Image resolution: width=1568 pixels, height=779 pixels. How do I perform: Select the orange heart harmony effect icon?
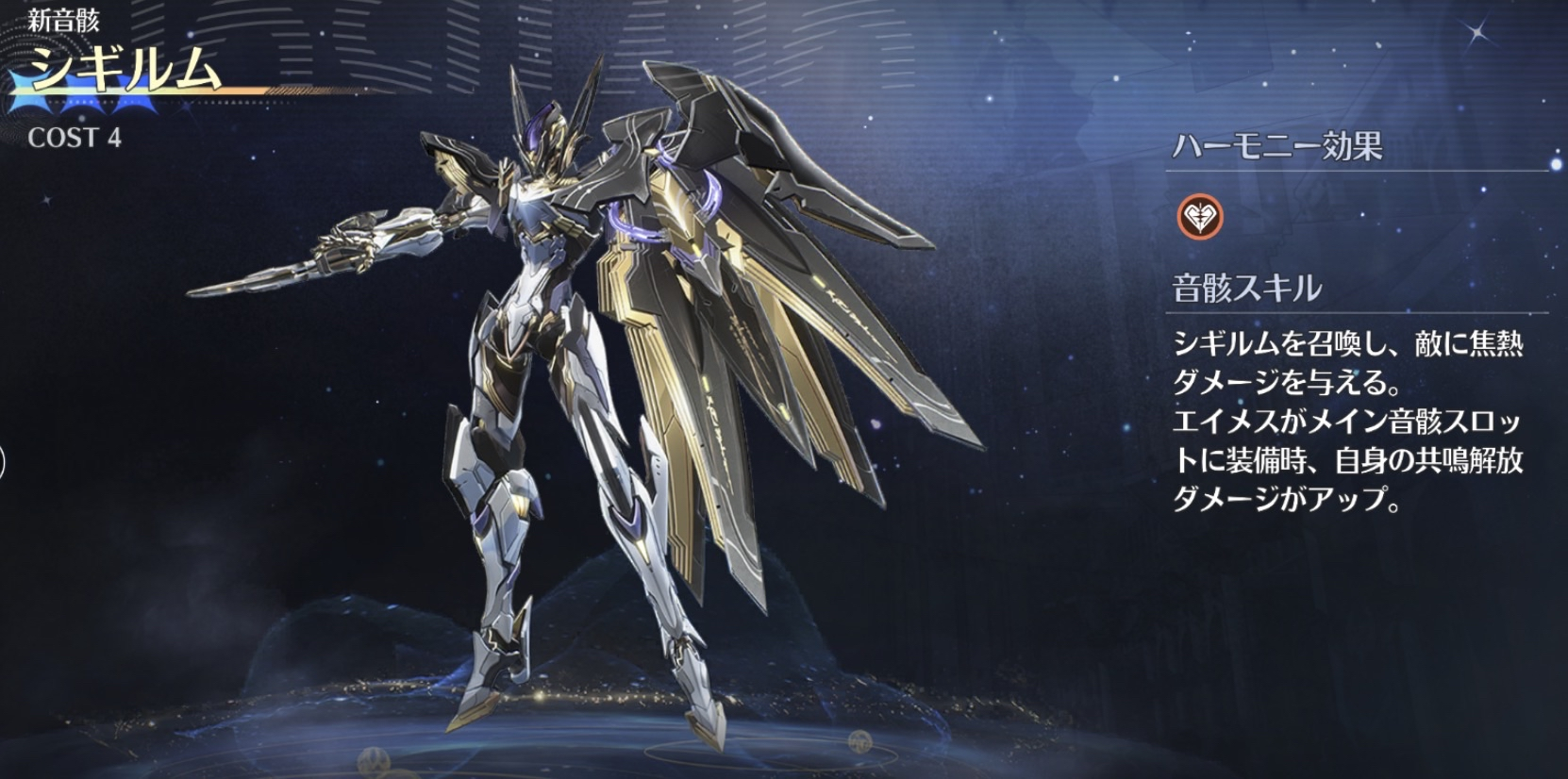tap(1200, 217)
